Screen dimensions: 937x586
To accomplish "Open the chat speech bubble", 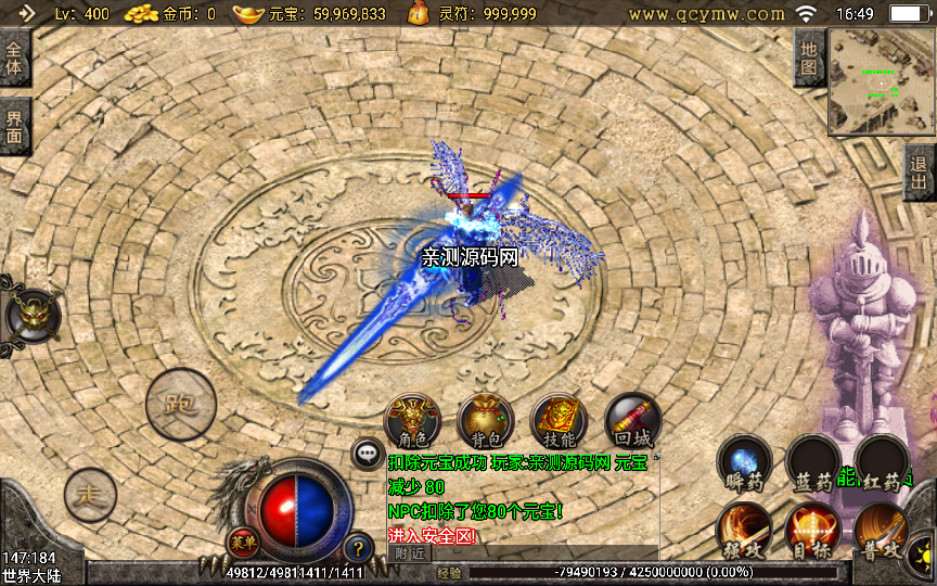I will pyautogui.click(x=366, y=454).
